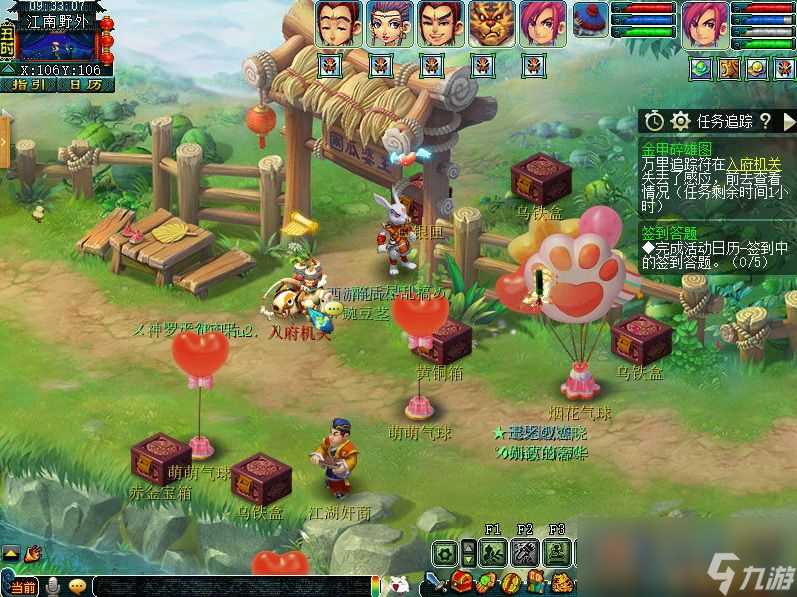Click the microphone voice chat icon
Screen dimensions: 797x597
click(51, 586)
